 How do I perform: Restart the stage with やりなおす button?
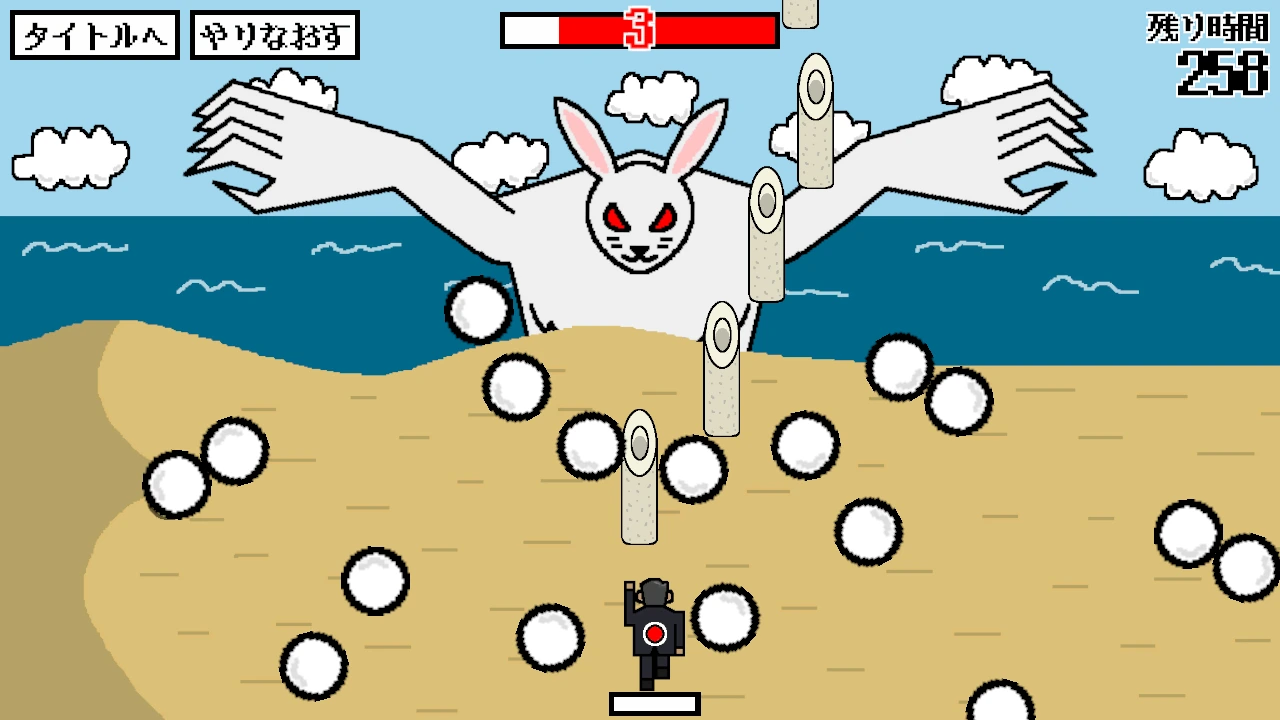275,36
